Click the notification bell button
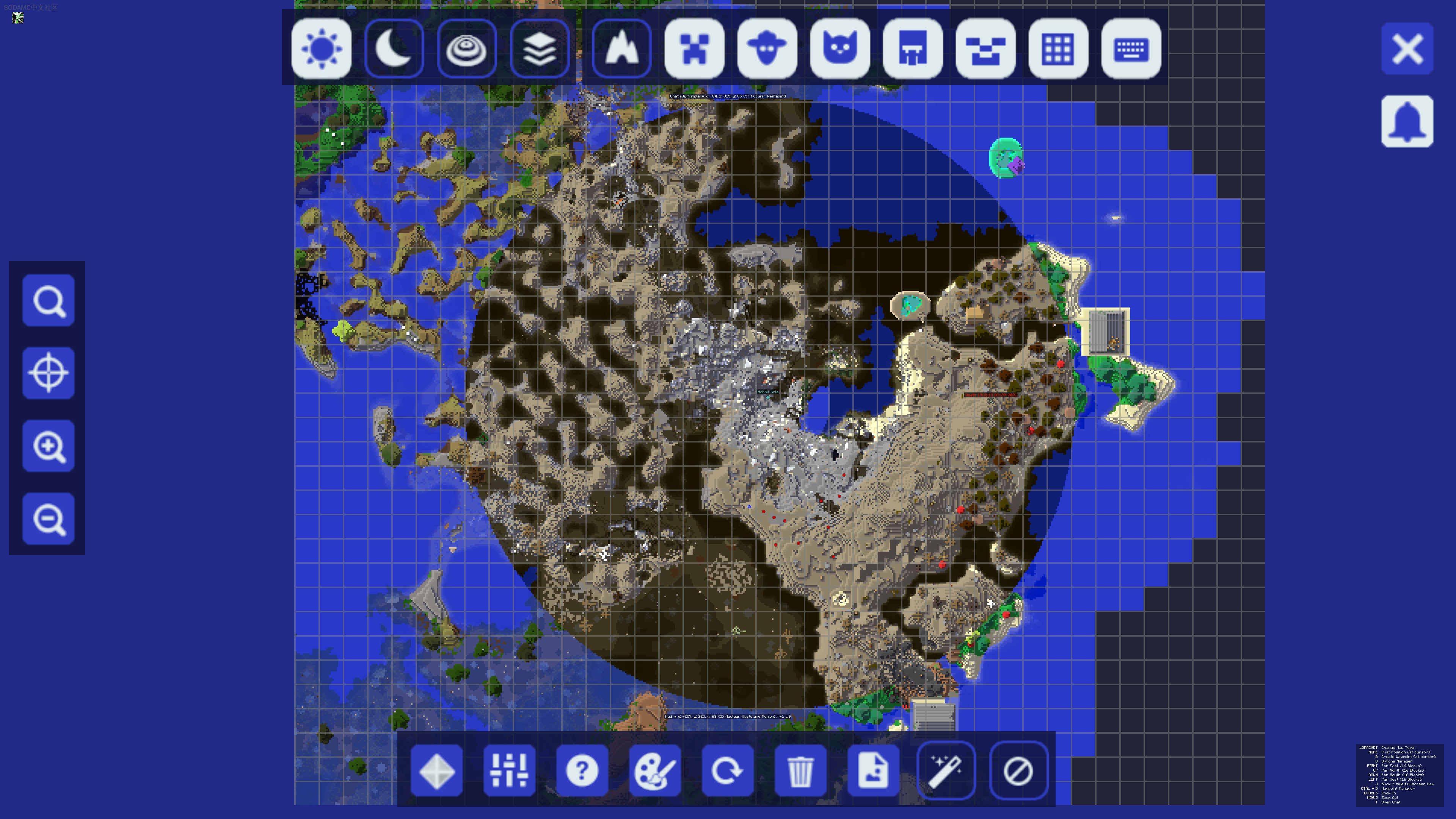 (1407, 121)
